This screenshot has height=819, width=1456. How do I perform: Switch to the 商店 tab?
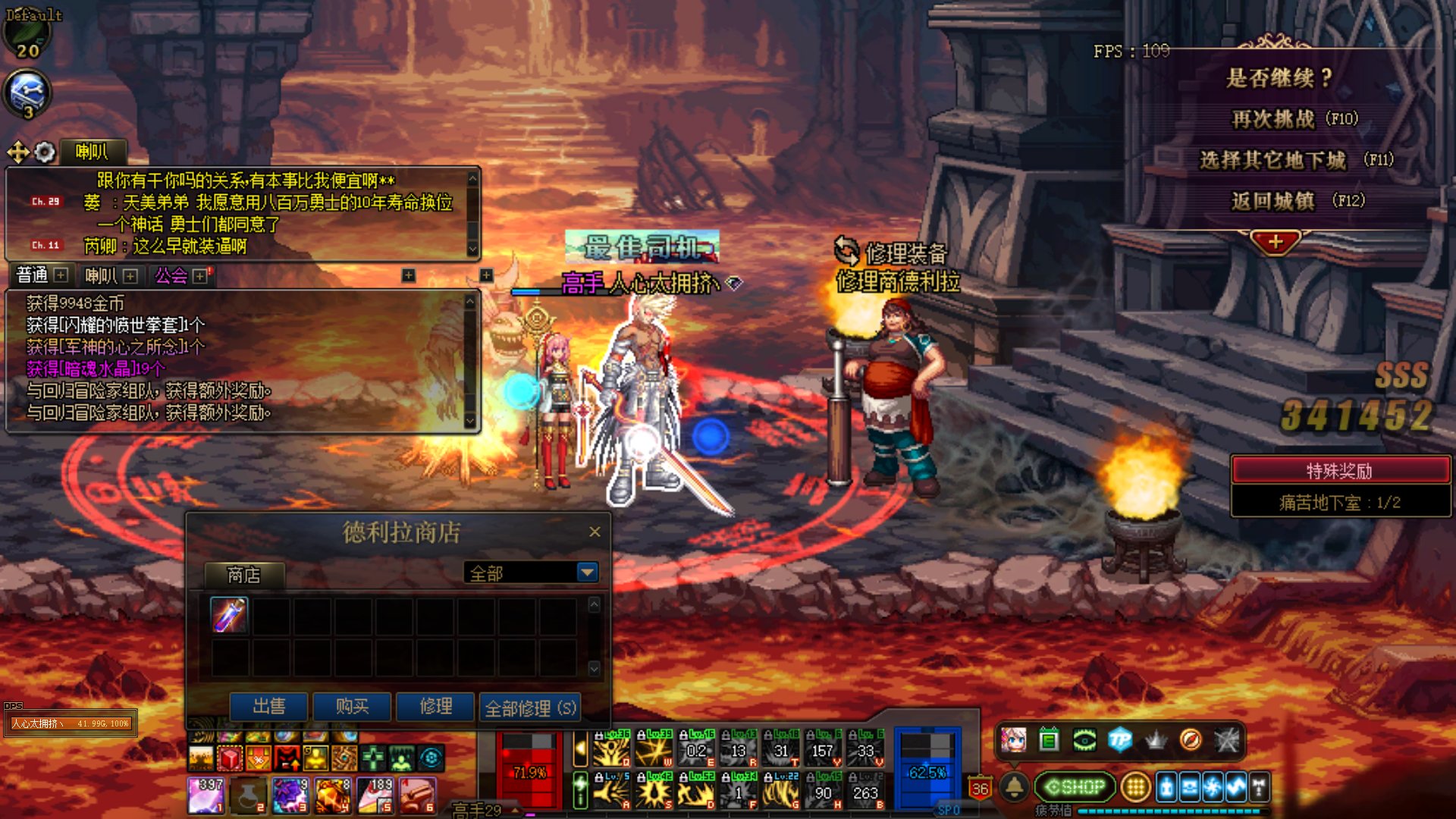(244, 576)
